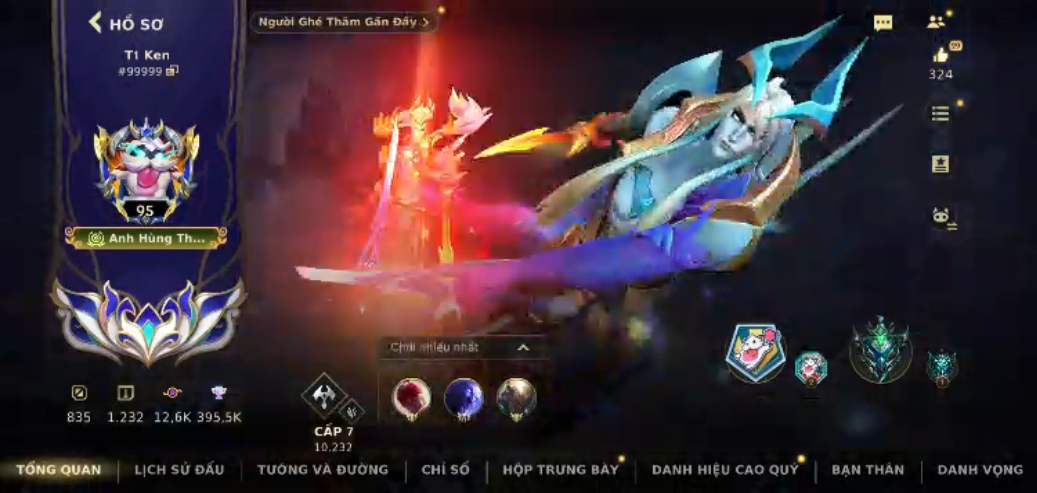Give a thumbs-up like to the profile
Image resolution: width=1037 pixels, height=493 pixels.
click(940, 55)
